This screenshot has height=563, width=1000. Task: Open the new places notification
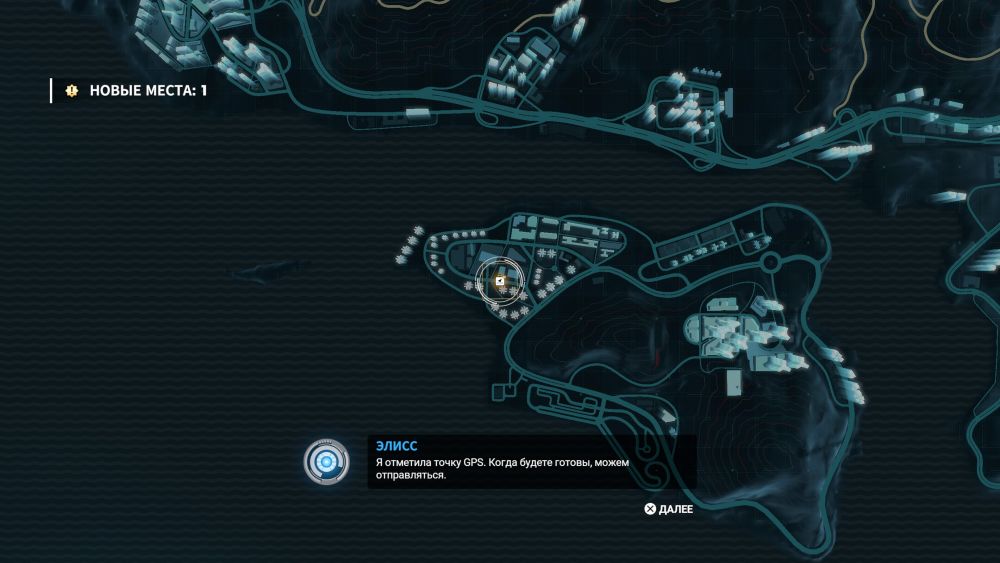coord(137,91)
